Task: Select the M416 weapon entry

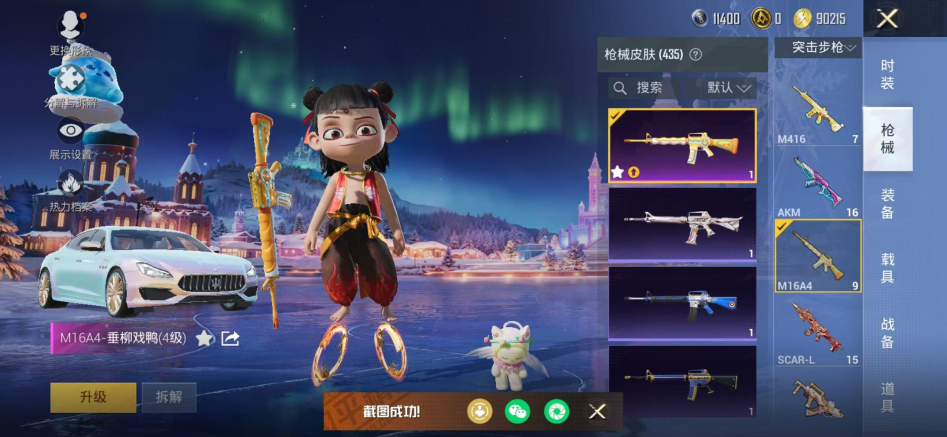Action: point(817,111)
